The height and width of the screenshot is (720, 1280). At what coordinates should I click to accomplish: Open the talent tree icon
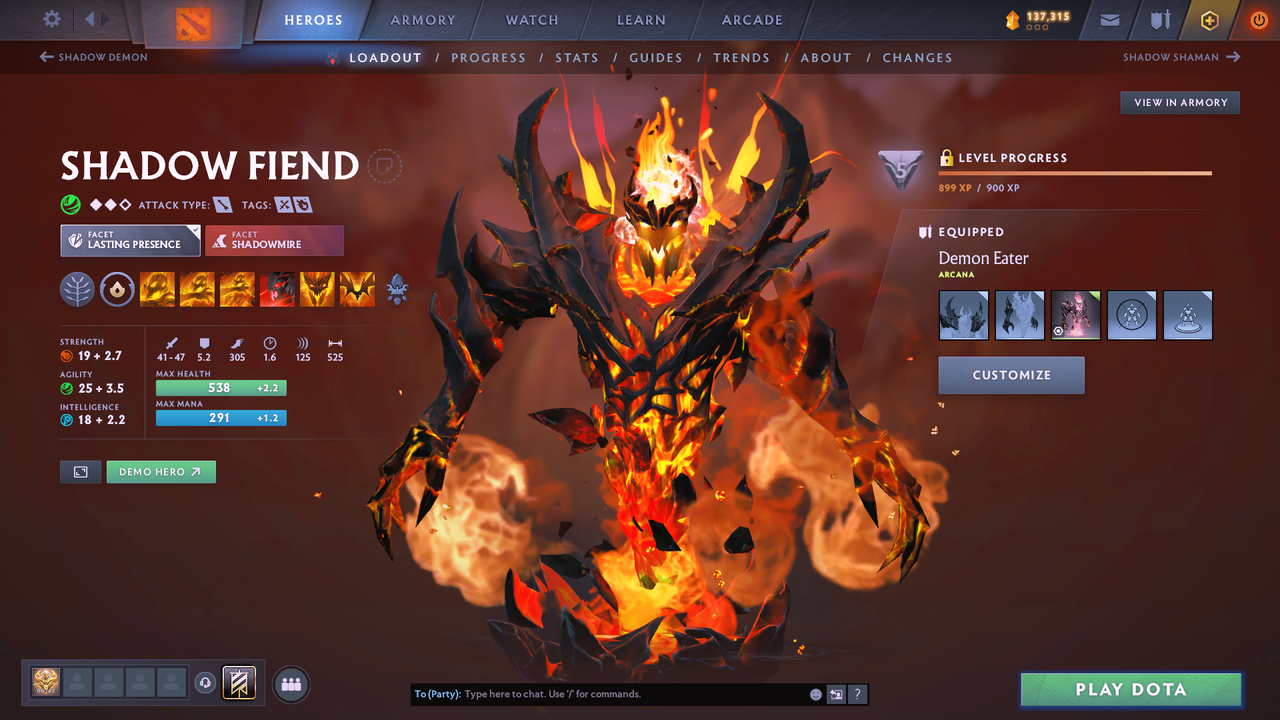77,290
